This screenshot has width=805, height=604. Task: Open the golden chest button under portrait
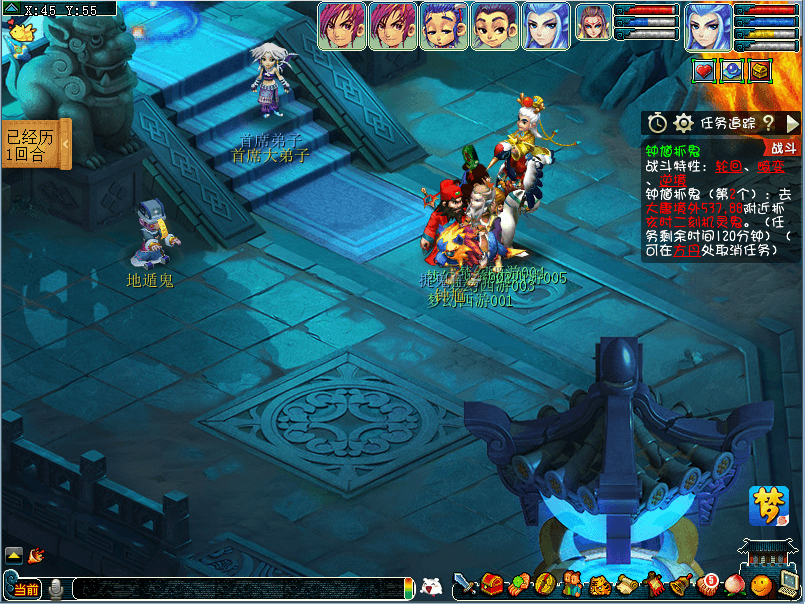pyautogui.click(x=761, y=71)
